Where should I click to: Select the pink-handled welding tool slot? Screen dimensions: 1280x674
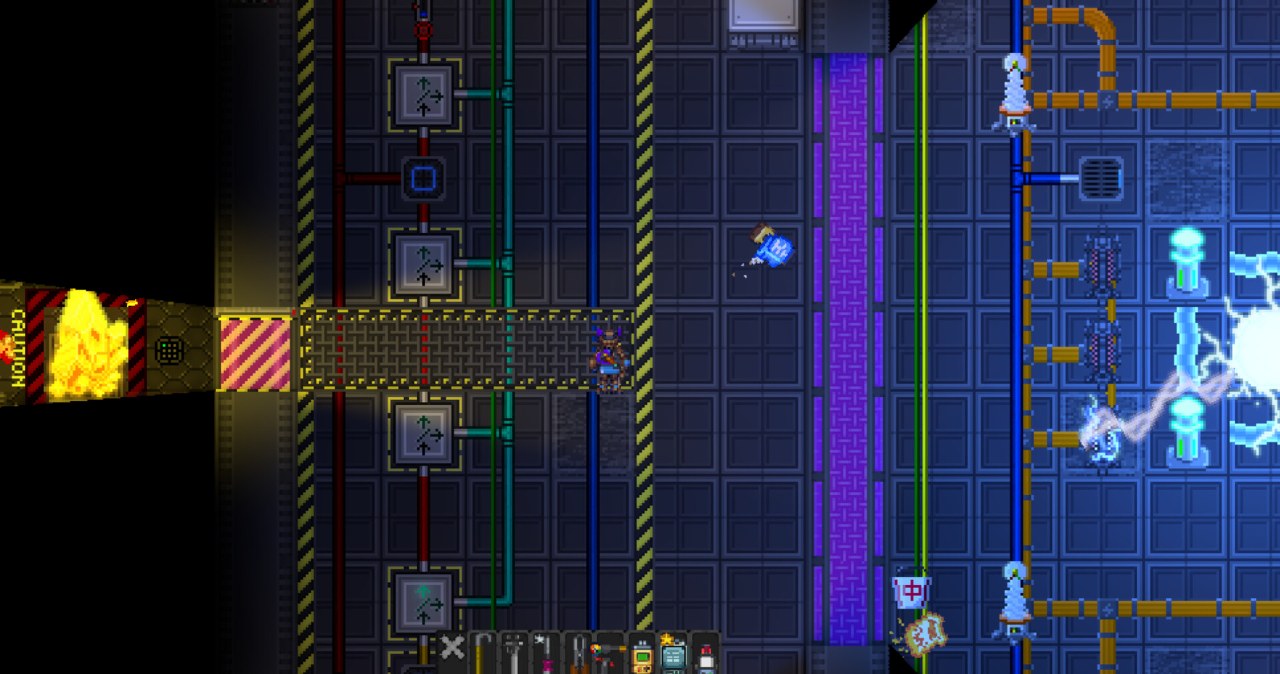pos(546,654)
